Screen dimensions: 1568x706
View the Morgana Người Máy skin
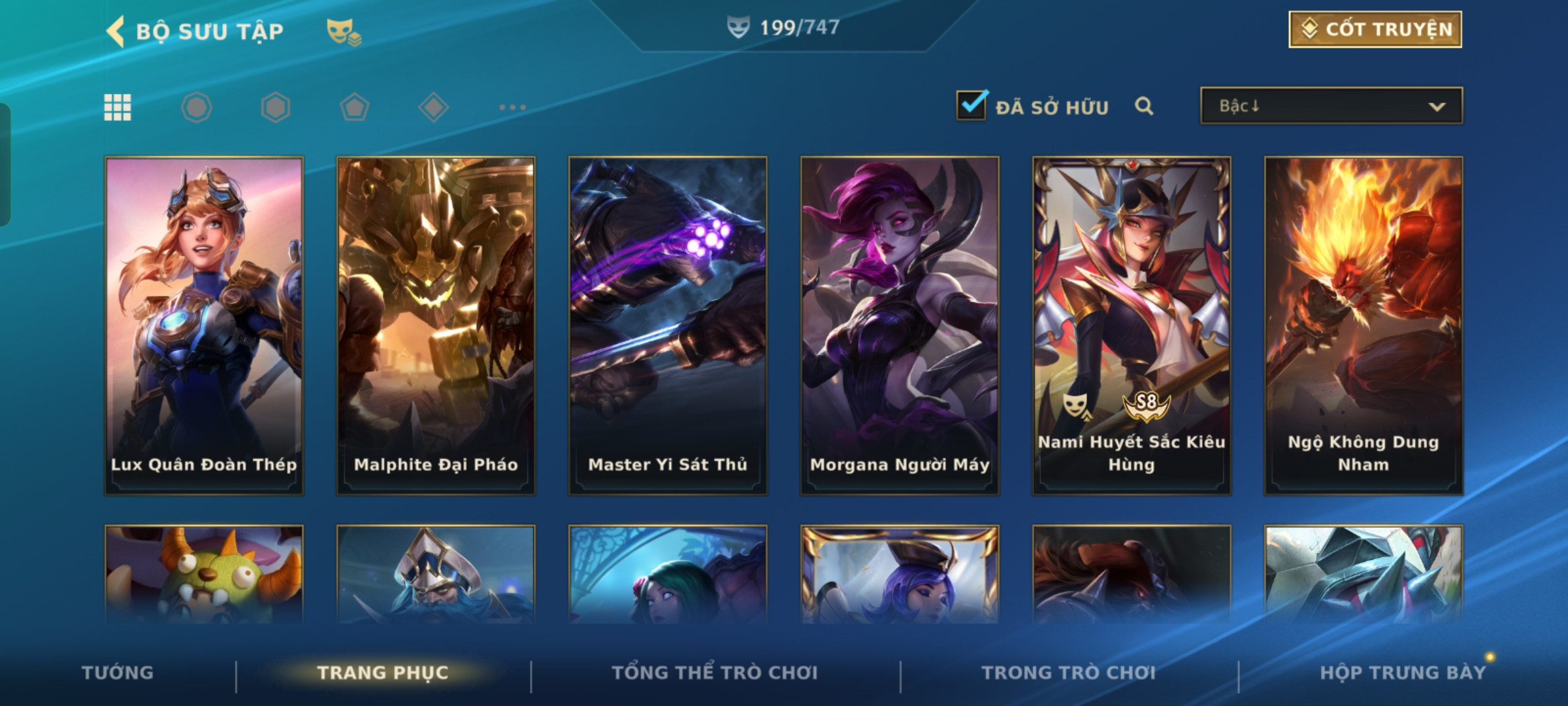pos(900,325)
